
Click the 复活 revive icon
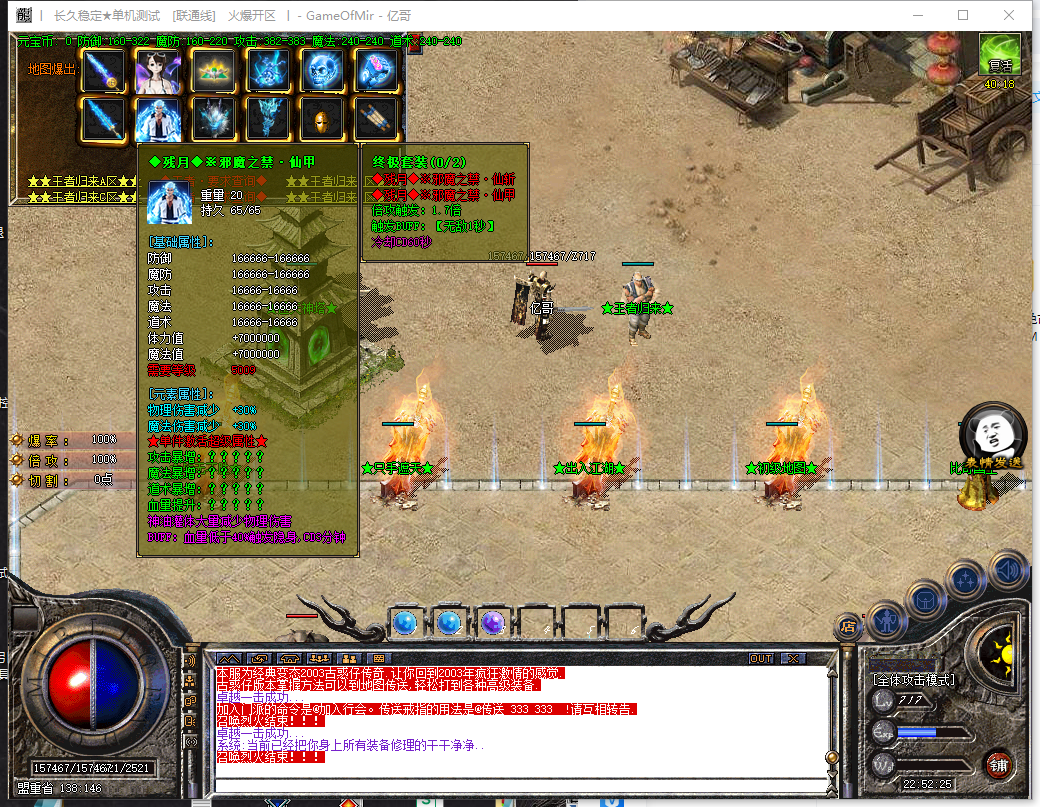[x=999, y=56]
